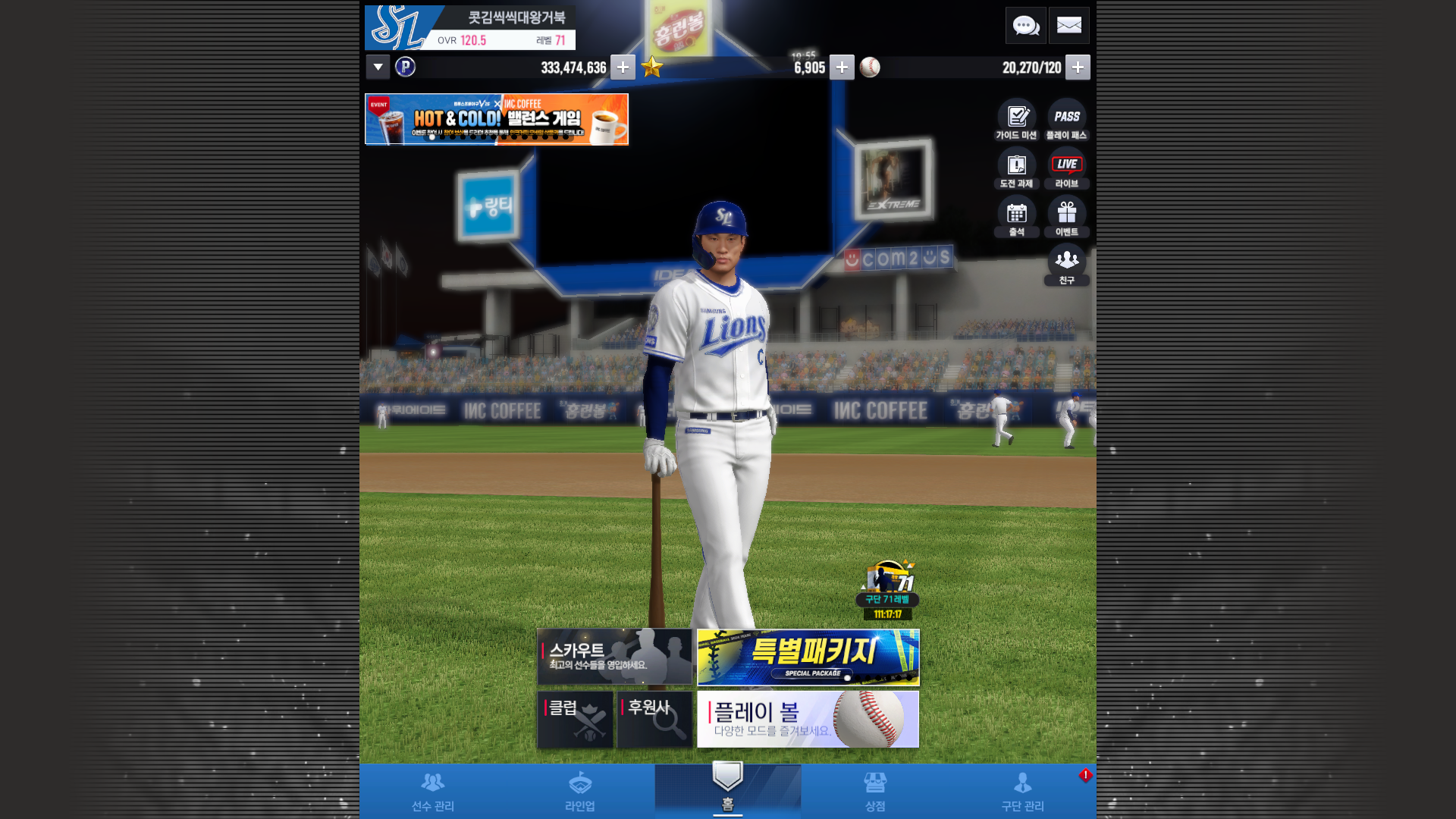Open the 친구 friends list
This screenshot has width=1456, height=819.
(1067, 265)
